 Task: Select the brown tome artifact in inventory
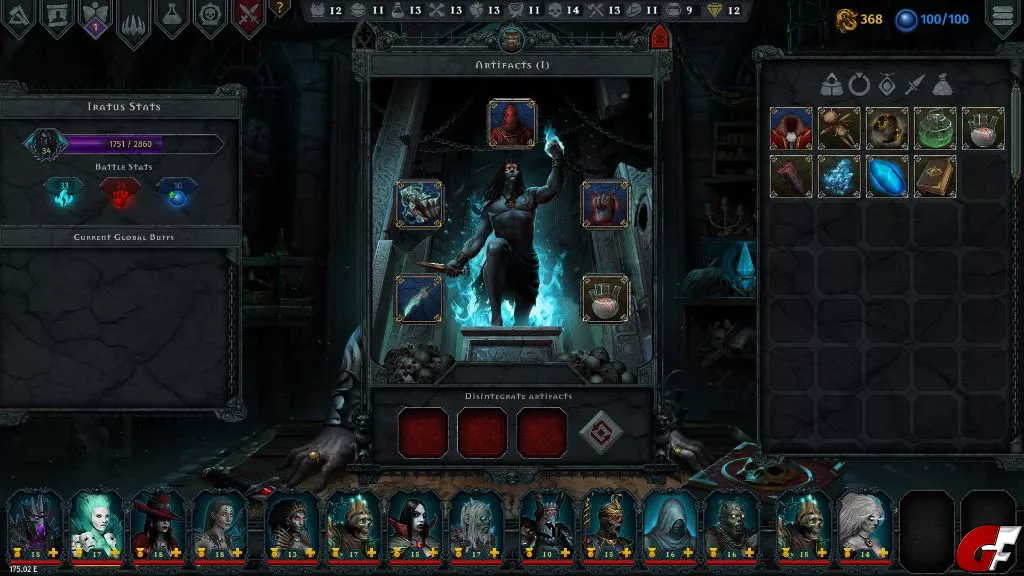tap(934, 176)
